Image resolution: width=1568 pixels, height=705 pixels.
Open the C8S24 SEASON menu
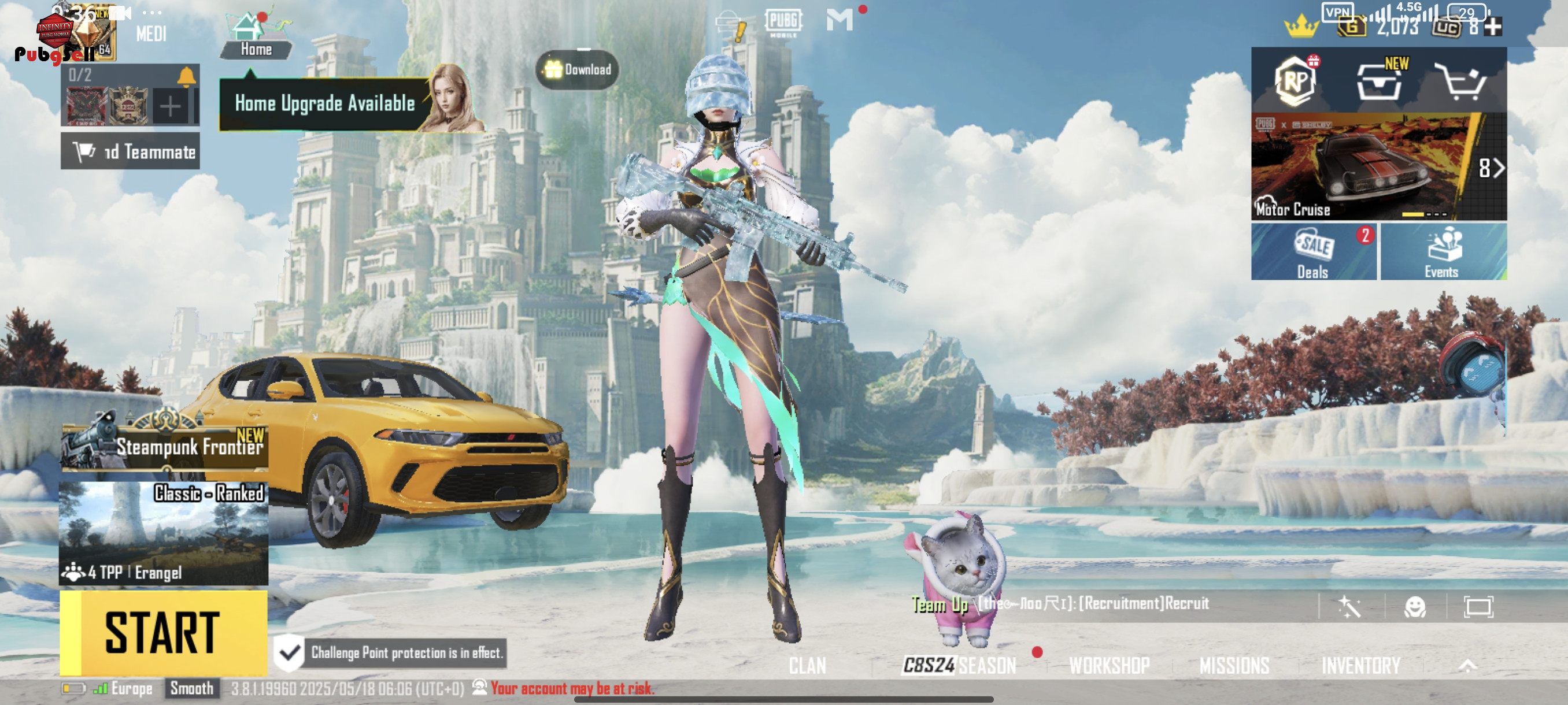pos(959,666)
